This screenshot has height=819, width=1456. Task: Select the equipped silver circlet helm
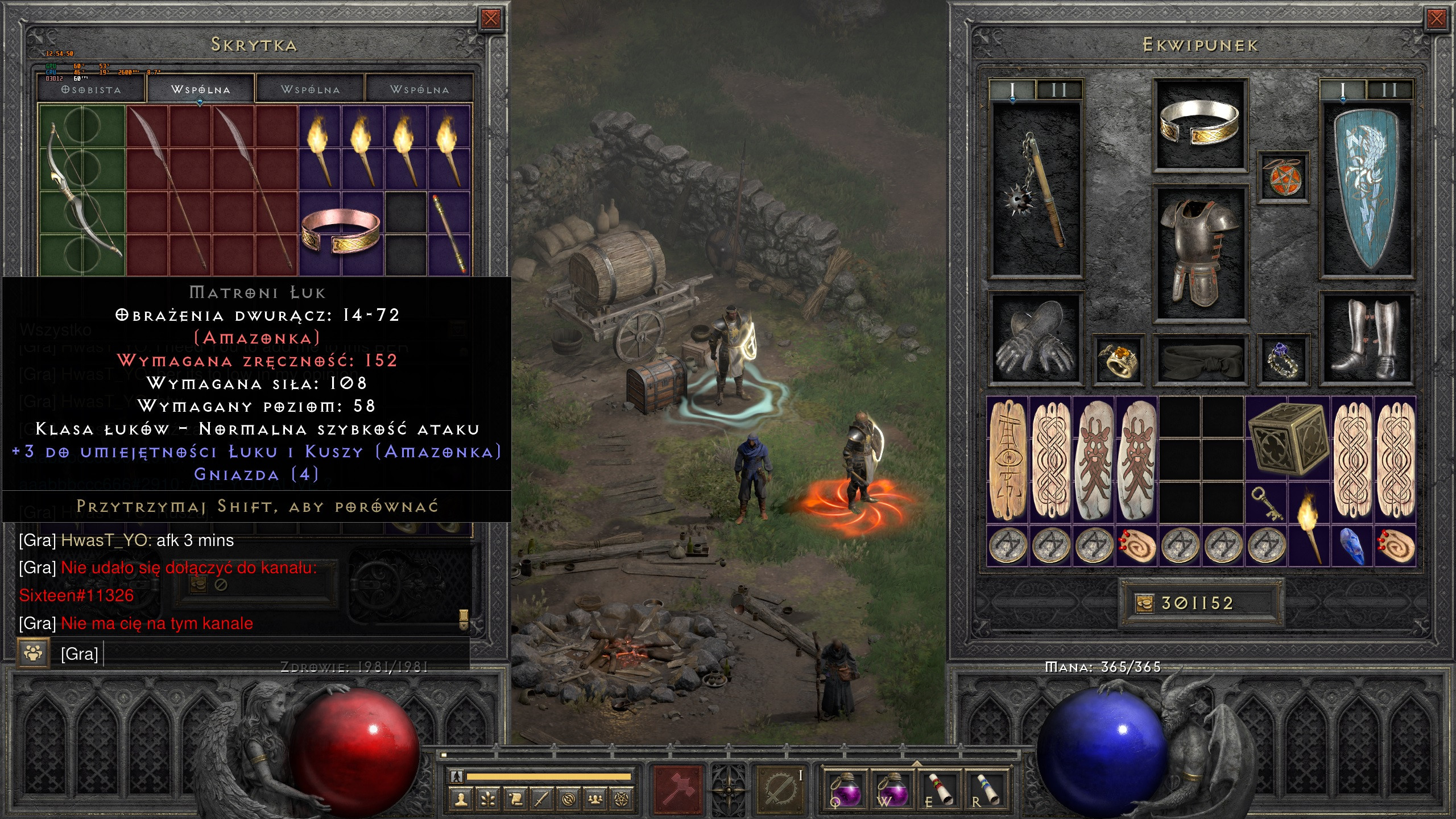[1199, 123]
